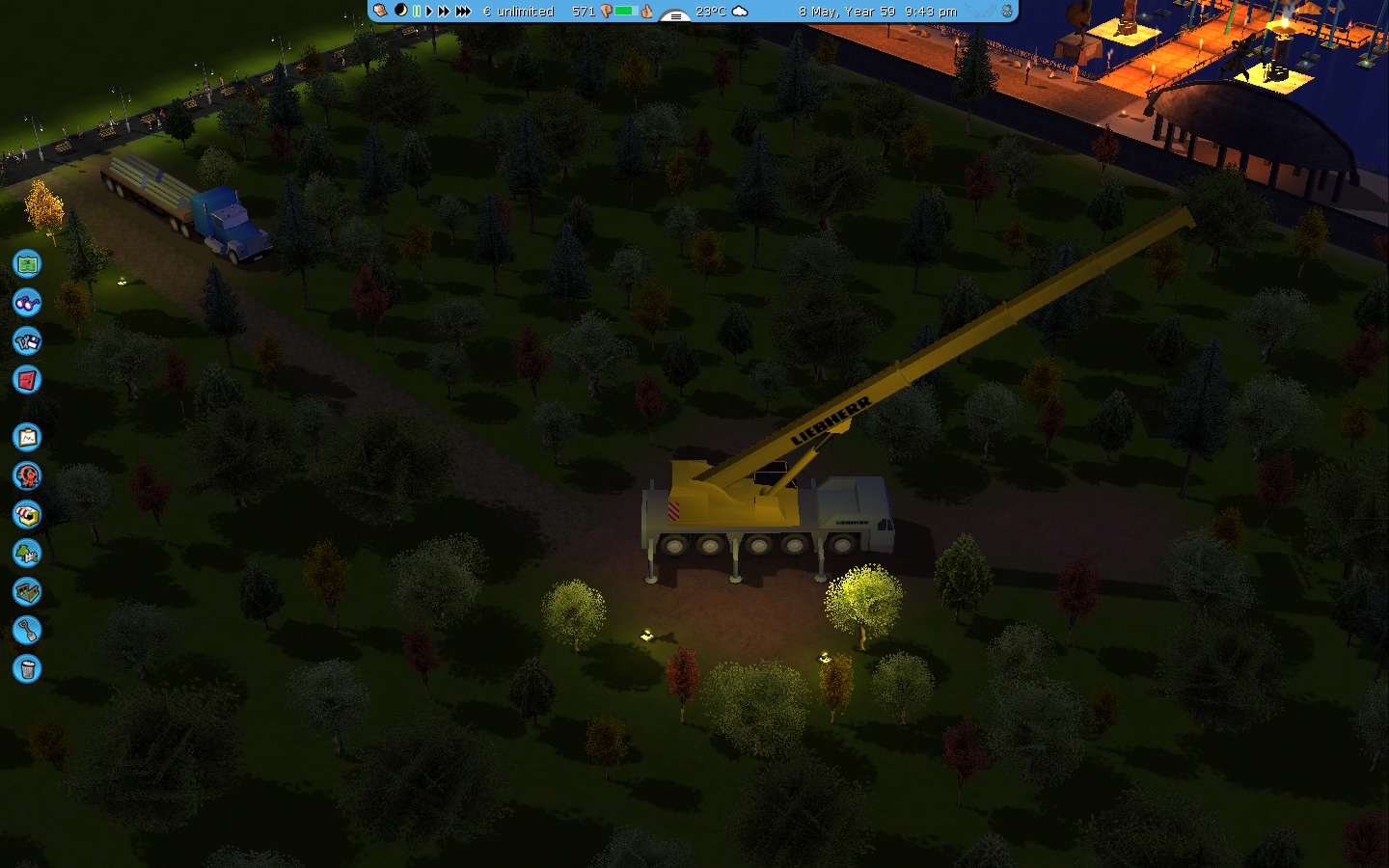This screenshot has height=868, width=1389.
Task: Click the finances icon beside the moon
Action: point(381,11)
